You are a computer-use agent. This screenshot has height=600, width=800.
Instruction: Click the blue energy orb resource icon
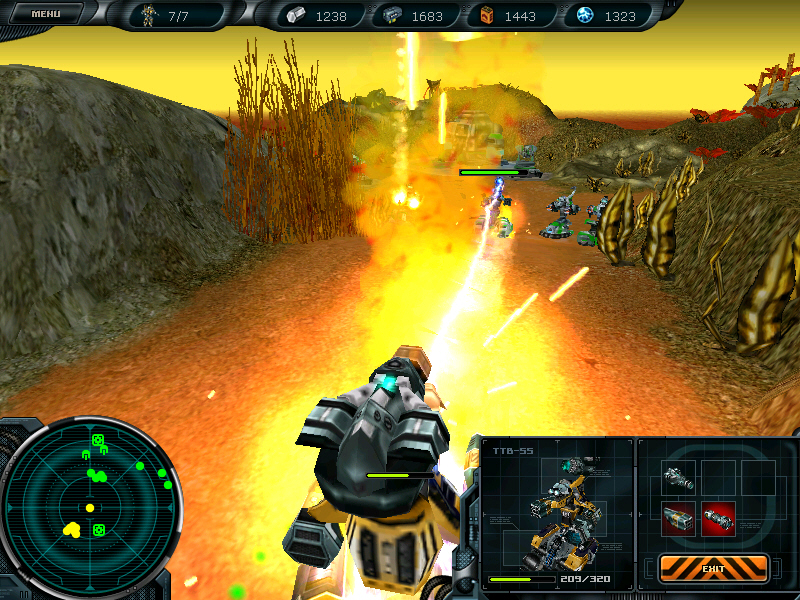584,16
